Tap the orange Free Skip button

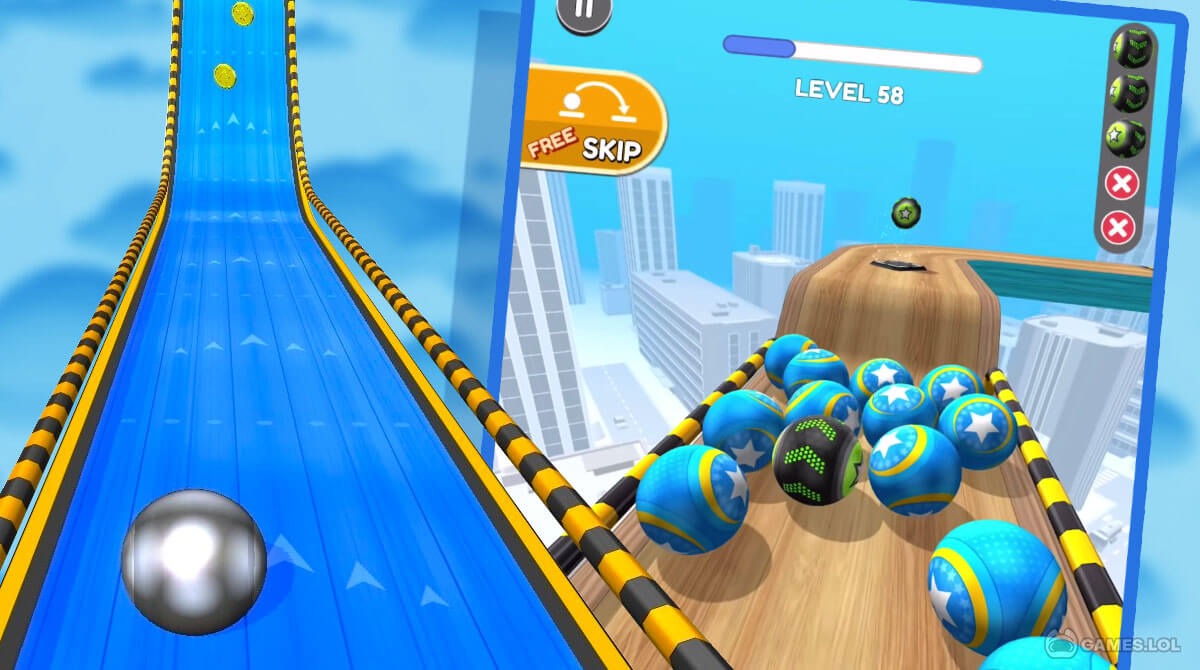pyautogui.click(x=594, y=121)
